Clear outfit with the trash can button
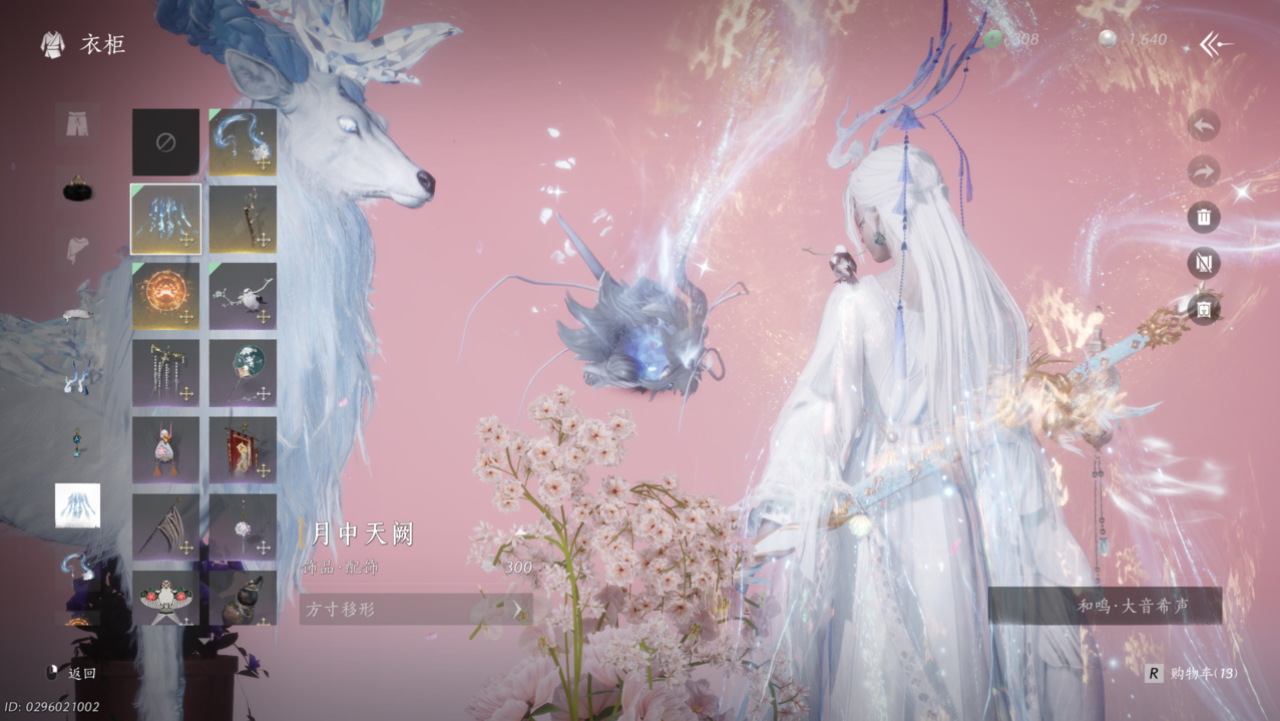This screenshot has width=1280, height=721. point(1203,217)
